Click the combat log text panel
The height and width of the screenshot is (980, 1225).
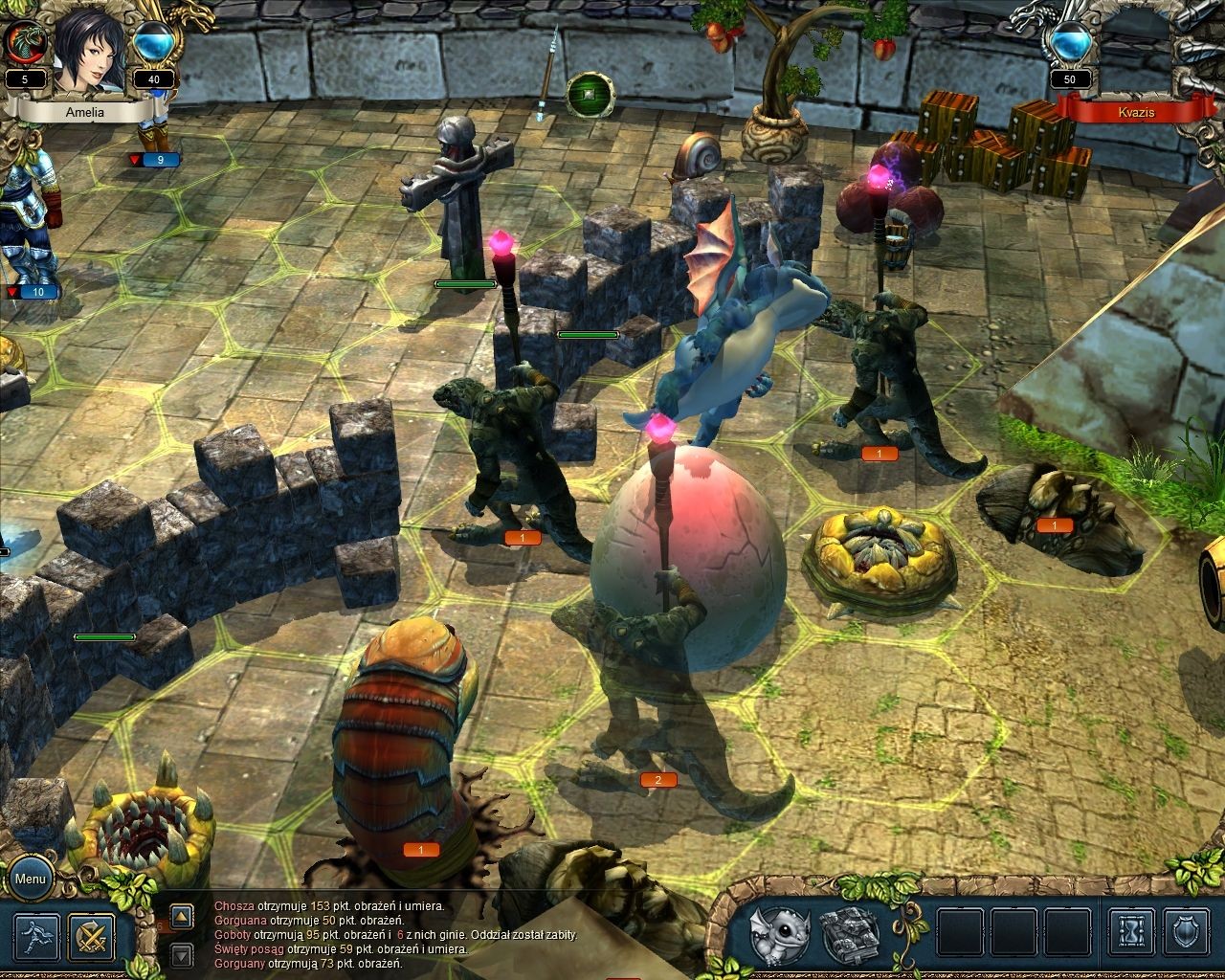pos(402,934)
